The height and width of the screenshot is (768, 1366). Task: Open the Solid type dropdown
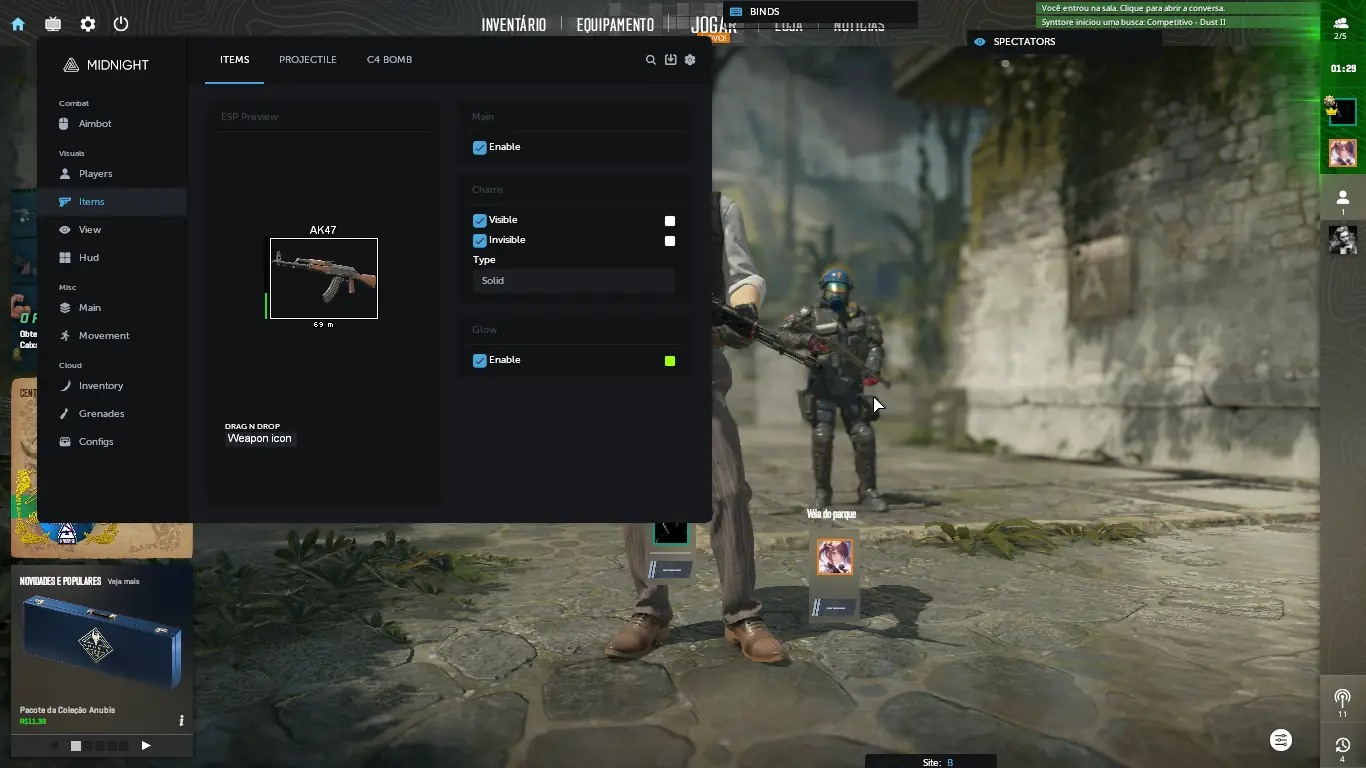coord(573,281)
